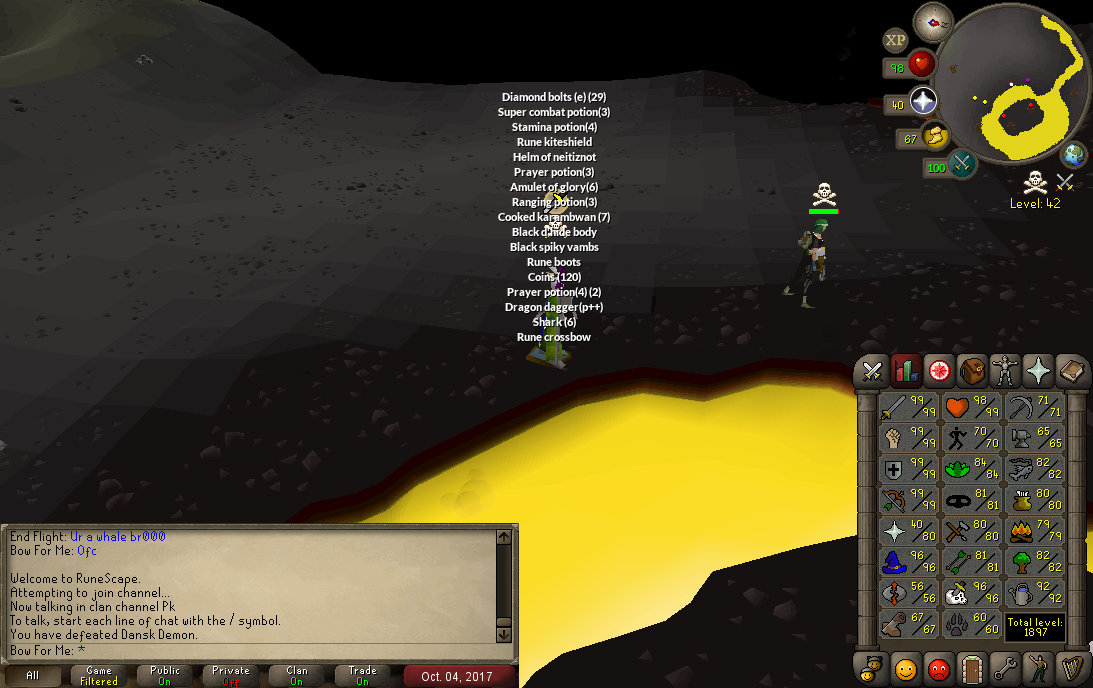Toggle the XP drops button

[x=895, y=40]
